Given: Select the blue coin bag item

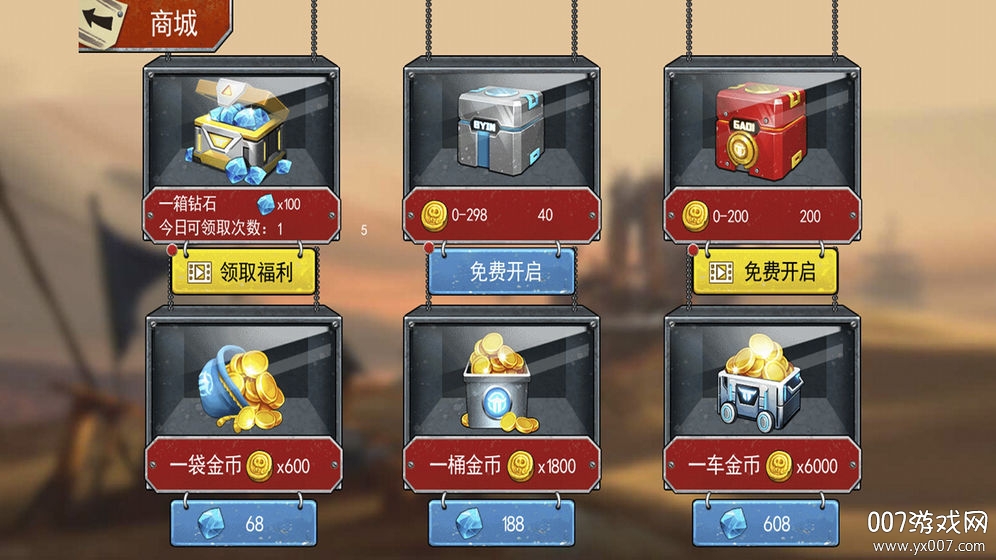Looking at the screenshot, I should [243, 382].
